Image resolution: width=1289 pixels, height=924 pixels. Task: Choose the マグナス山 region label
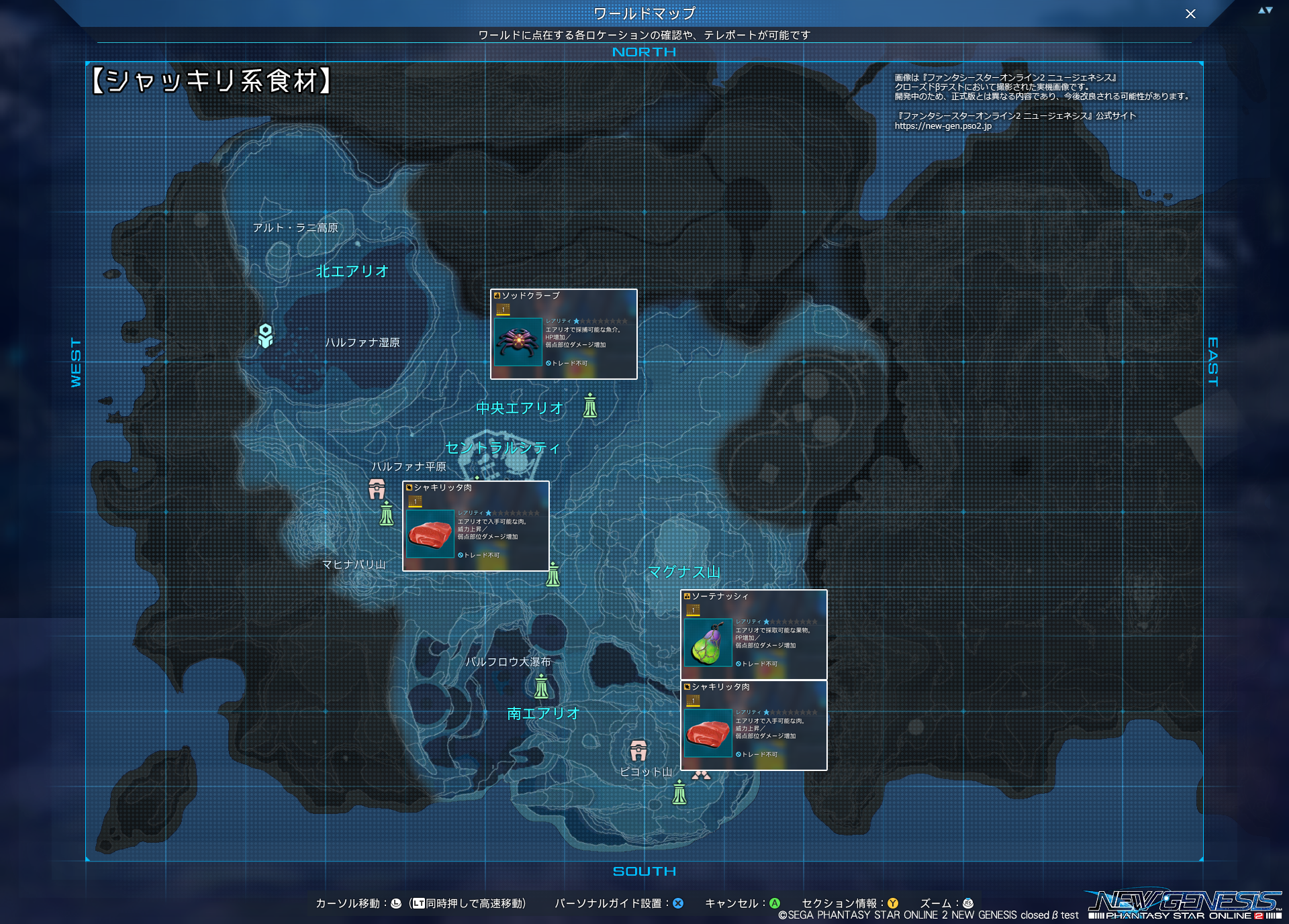(x=683, y=572)
